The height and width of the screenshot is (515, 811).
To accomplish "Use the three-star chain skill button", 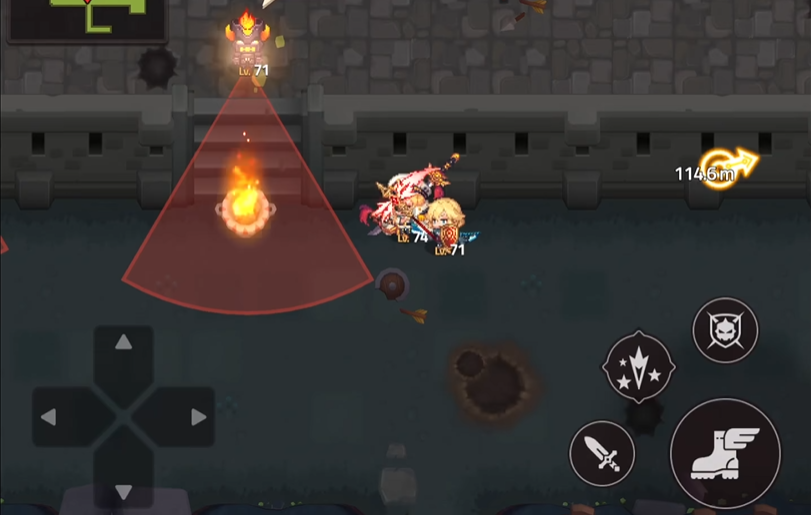I will (x=638, y=367).
